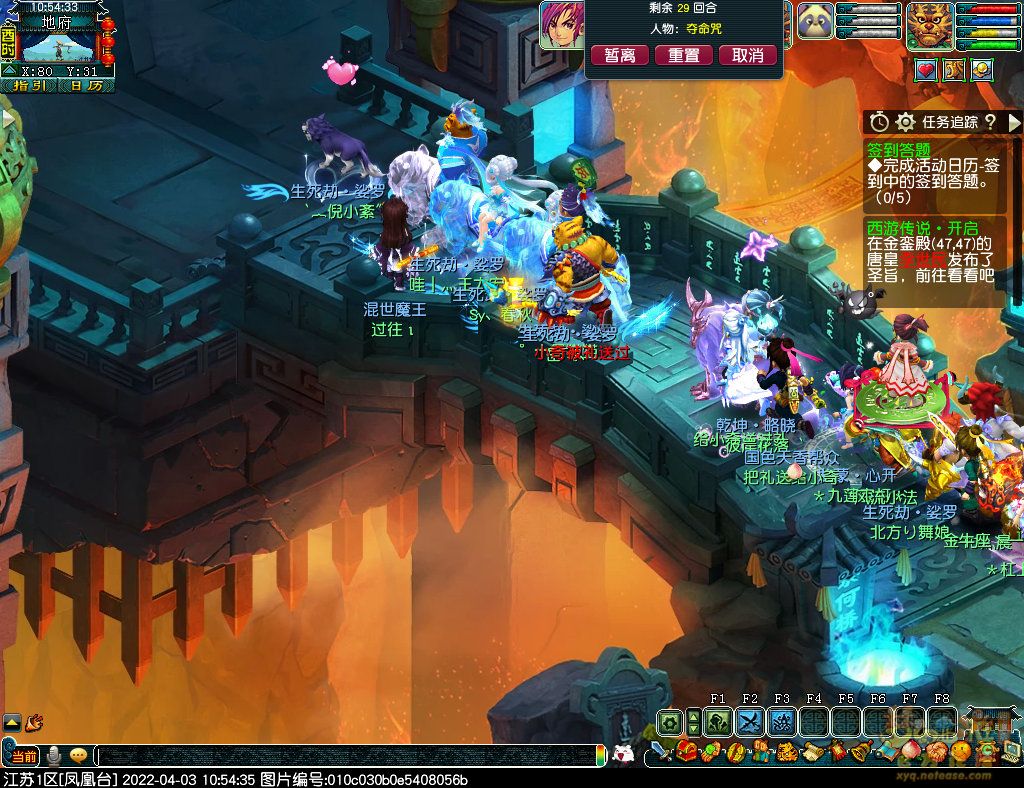Activate the F2 crossed blades skill
Viewport: 1024px width, 788px height.
[x=750, y=722]
